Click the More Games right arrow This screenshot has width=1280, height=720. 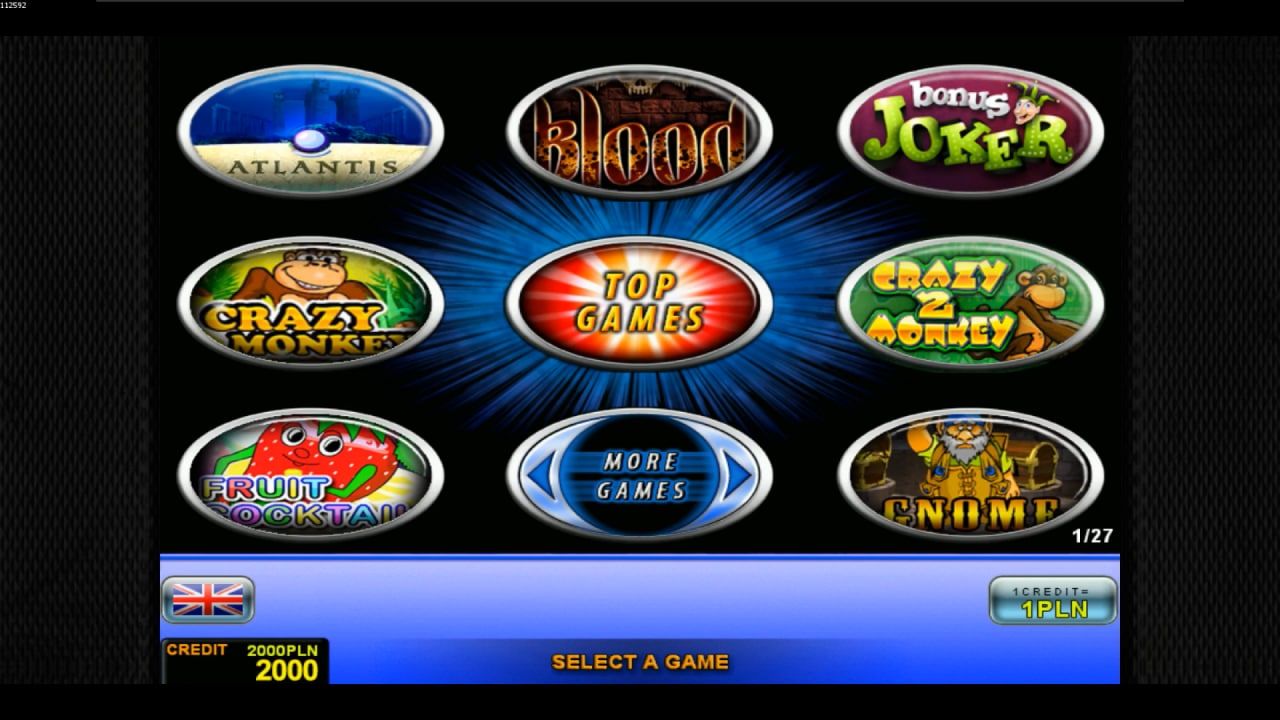click(738, 476)
